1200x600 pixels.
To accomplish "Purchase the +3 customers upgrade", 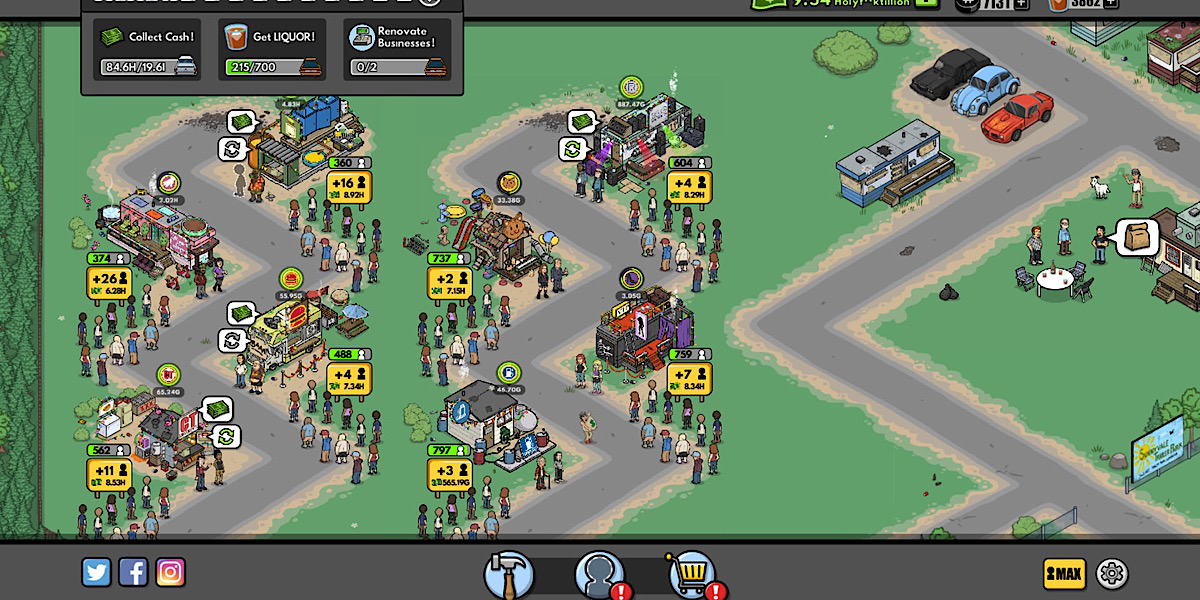I will tap(449, 475).
